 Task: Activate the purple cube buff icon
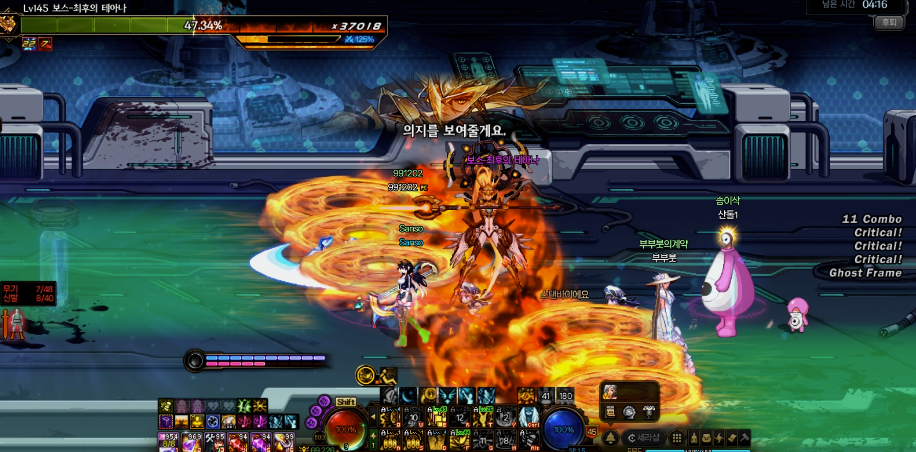point(166,422)
